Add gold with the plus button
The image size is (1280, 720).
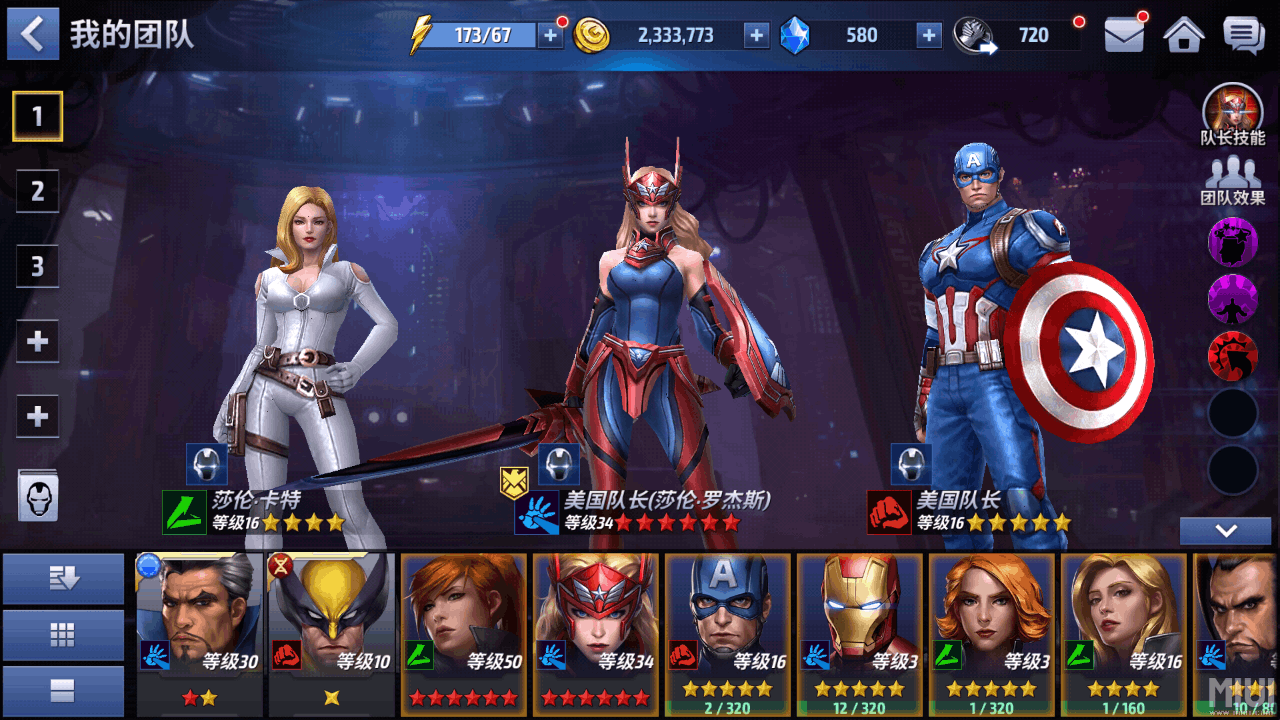click(x=756, y=36)
